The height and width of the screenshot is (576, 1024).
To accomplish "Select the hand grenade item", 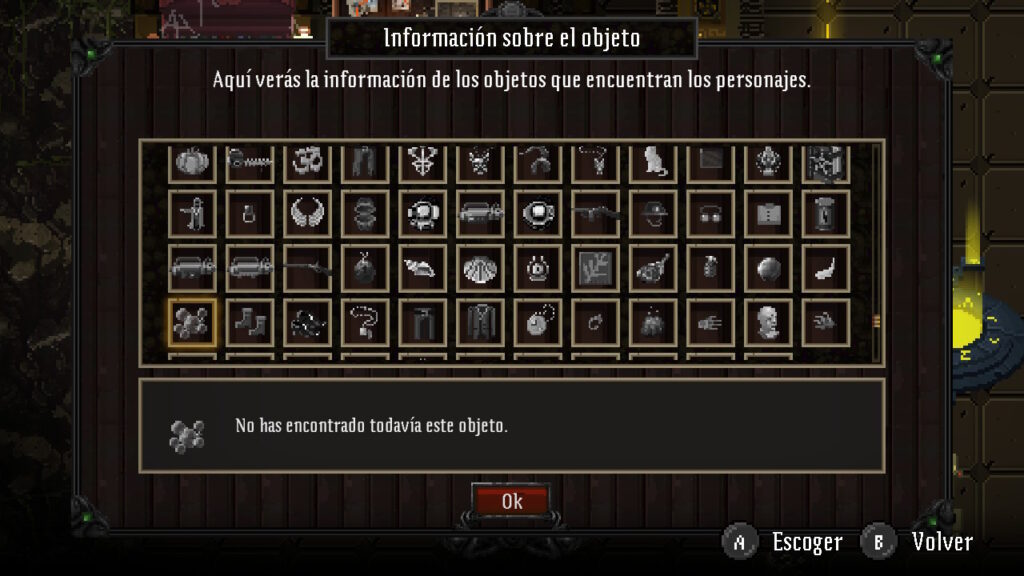I will pos(711,268).
